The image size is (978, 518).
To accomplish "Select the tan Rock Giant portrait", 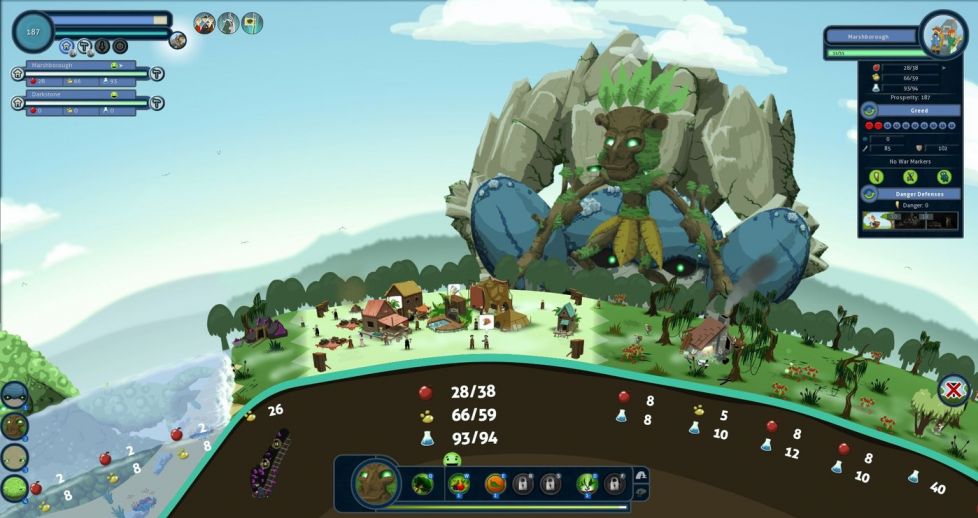I will (x=14, y=457).
